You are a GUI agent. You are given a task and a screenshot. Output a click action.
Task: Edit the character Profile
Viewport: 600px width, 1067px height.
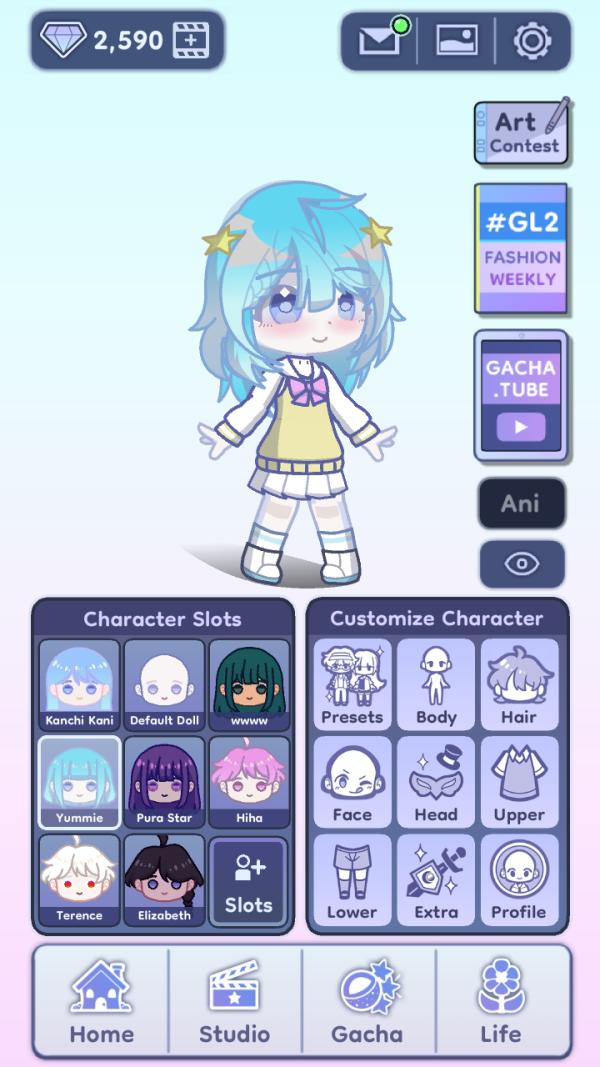click(519, 880)
